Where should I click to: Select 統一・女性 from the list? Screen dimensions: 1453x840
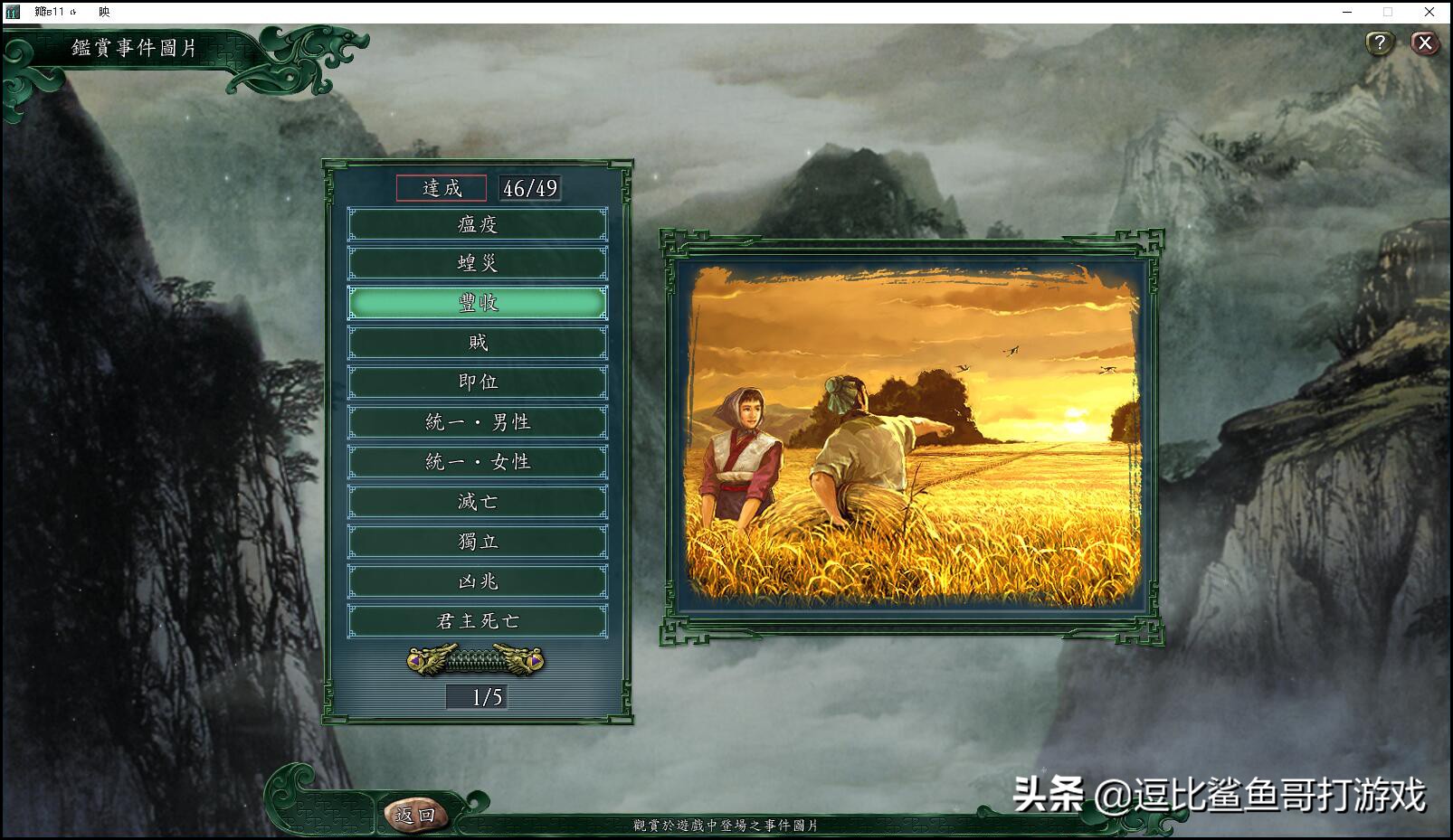[478, 462]
